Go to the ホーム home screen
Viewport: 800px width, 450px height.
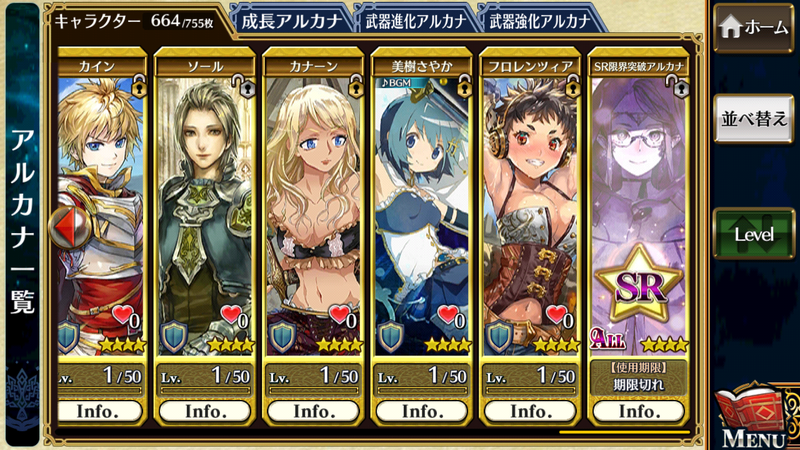752,28
